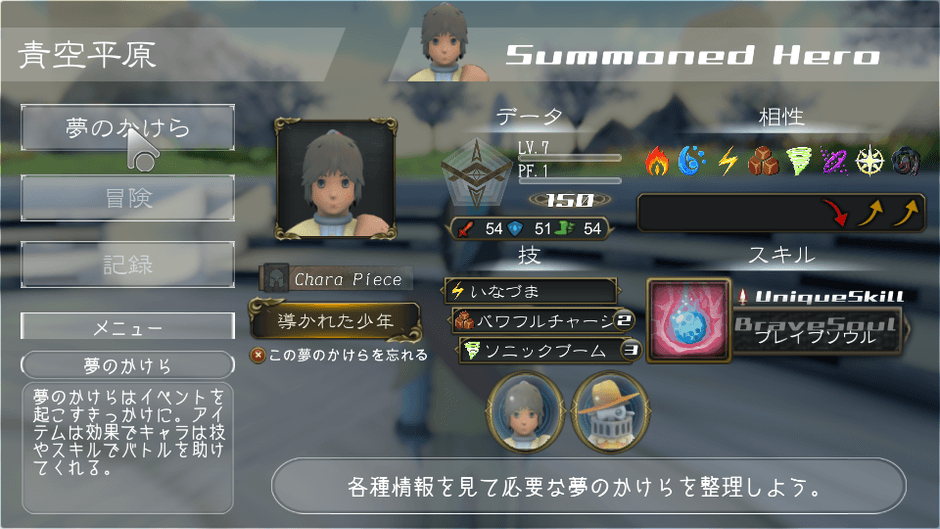Select the いなづま lightning technique

click(x=530, y=291)
